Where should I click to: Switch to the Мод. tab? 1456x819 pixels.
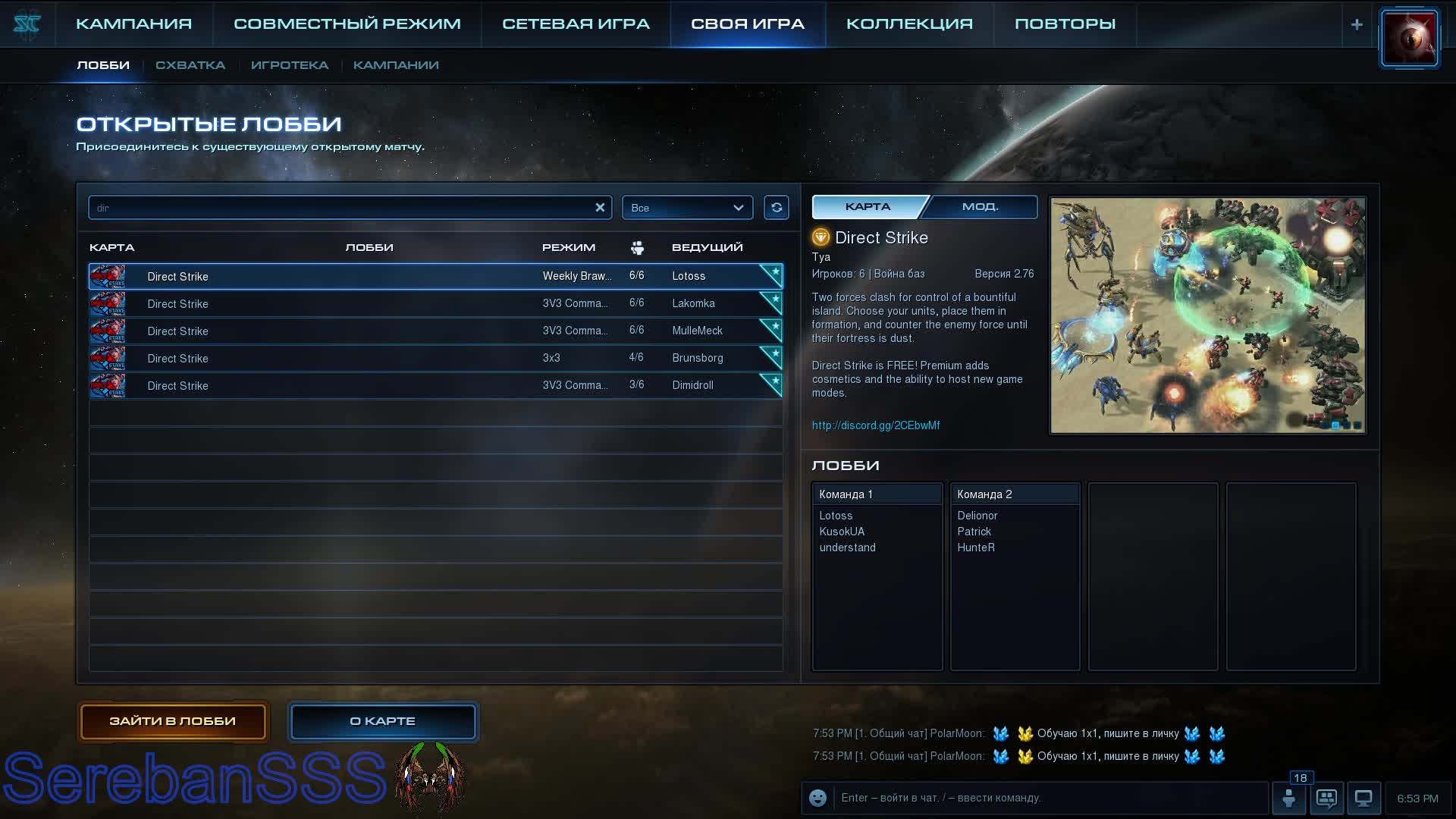click(x=981, y=206)
